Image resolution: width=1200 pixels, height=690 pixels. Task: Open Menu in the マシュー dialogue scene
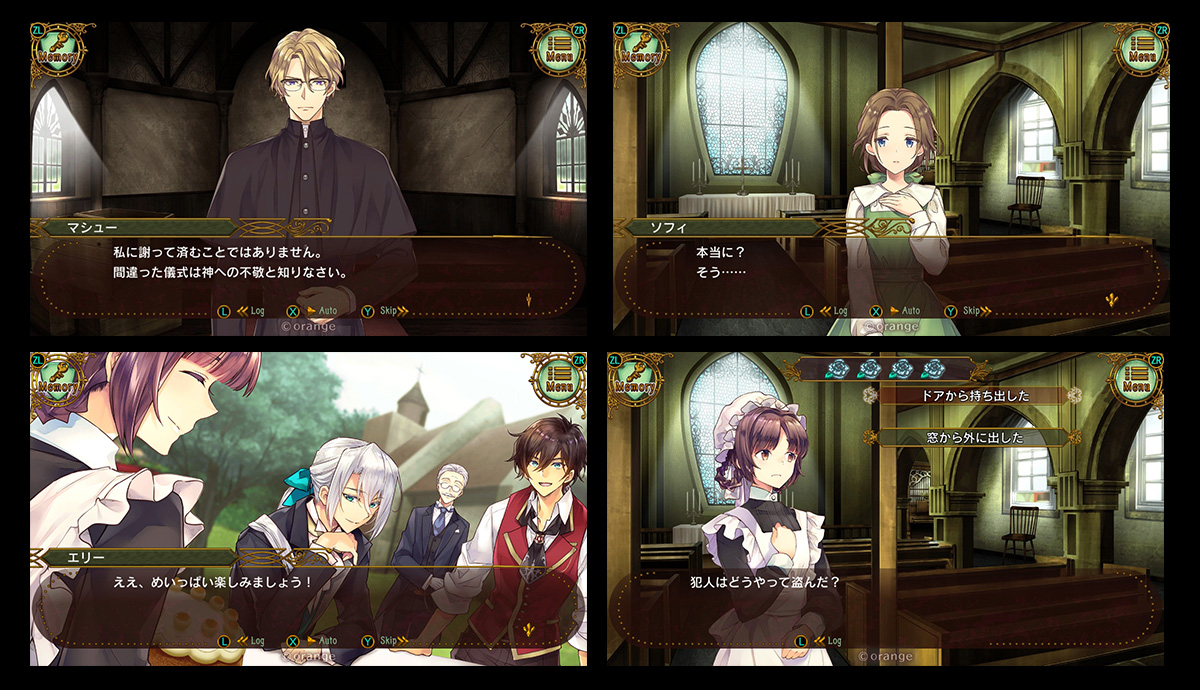click(x=558, y=50)
